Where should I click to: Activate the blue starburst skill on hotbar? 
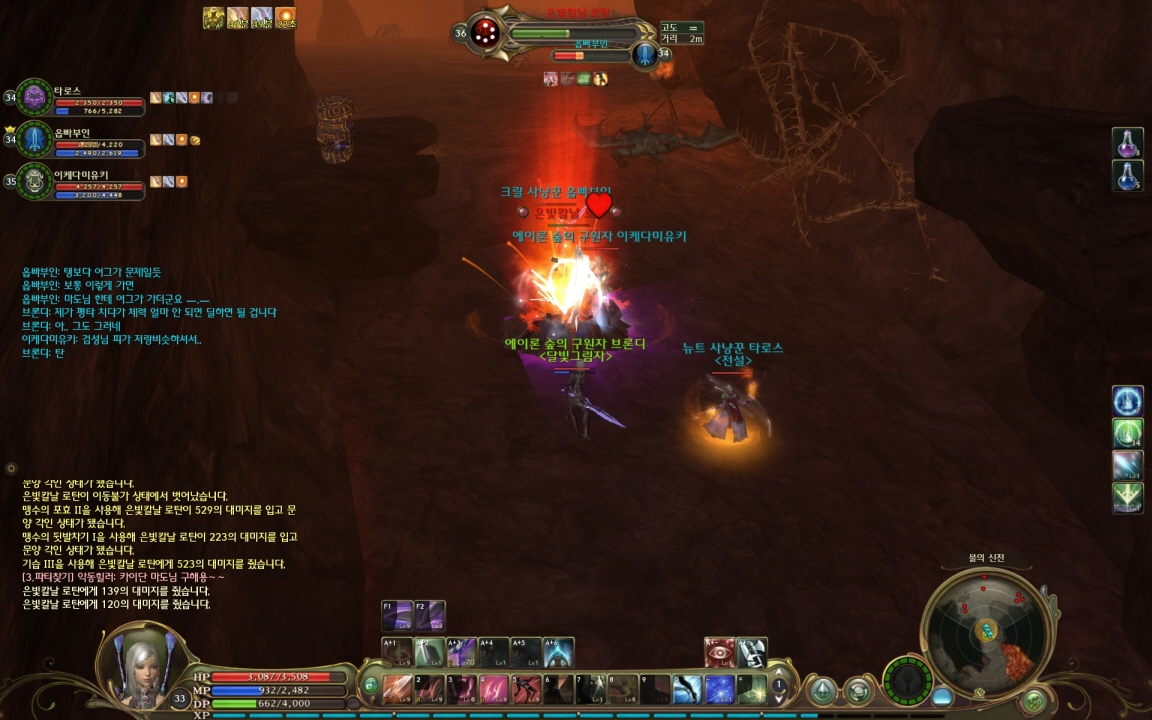[x=719, y=689]
